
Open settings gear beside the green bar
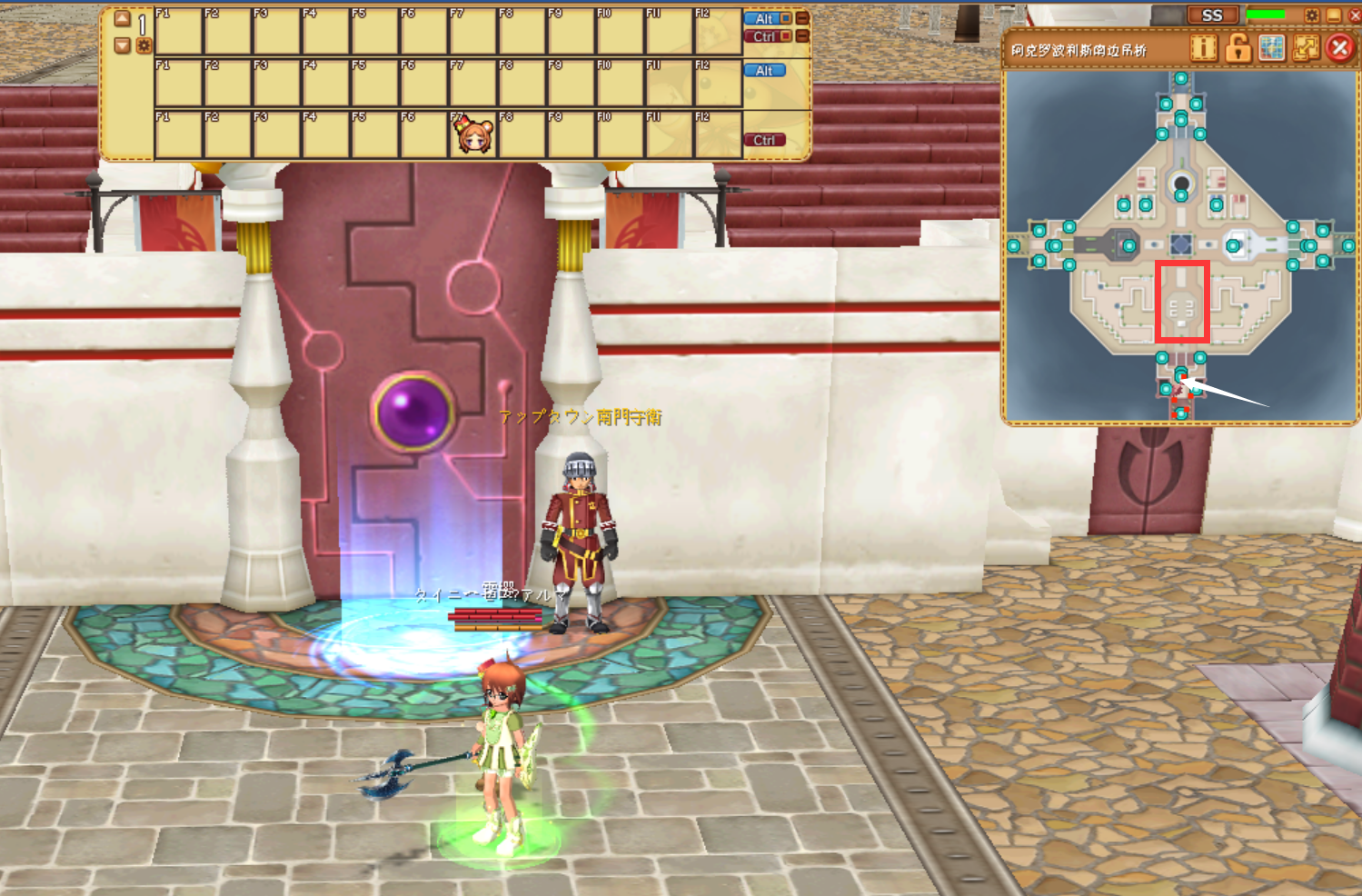(x=1312, y=15)
